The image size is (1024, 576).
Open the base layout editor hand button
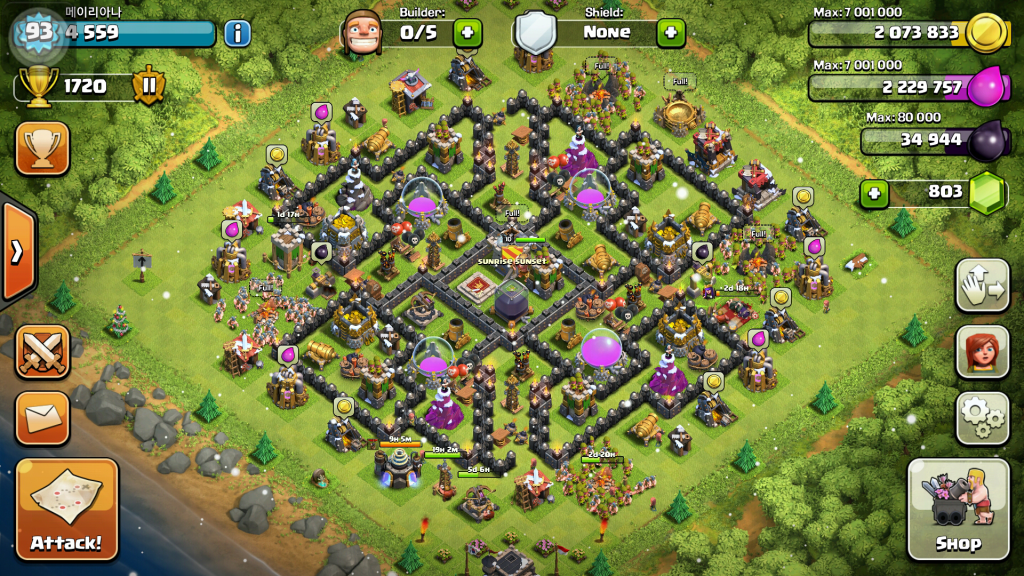[x=982, y=285]
